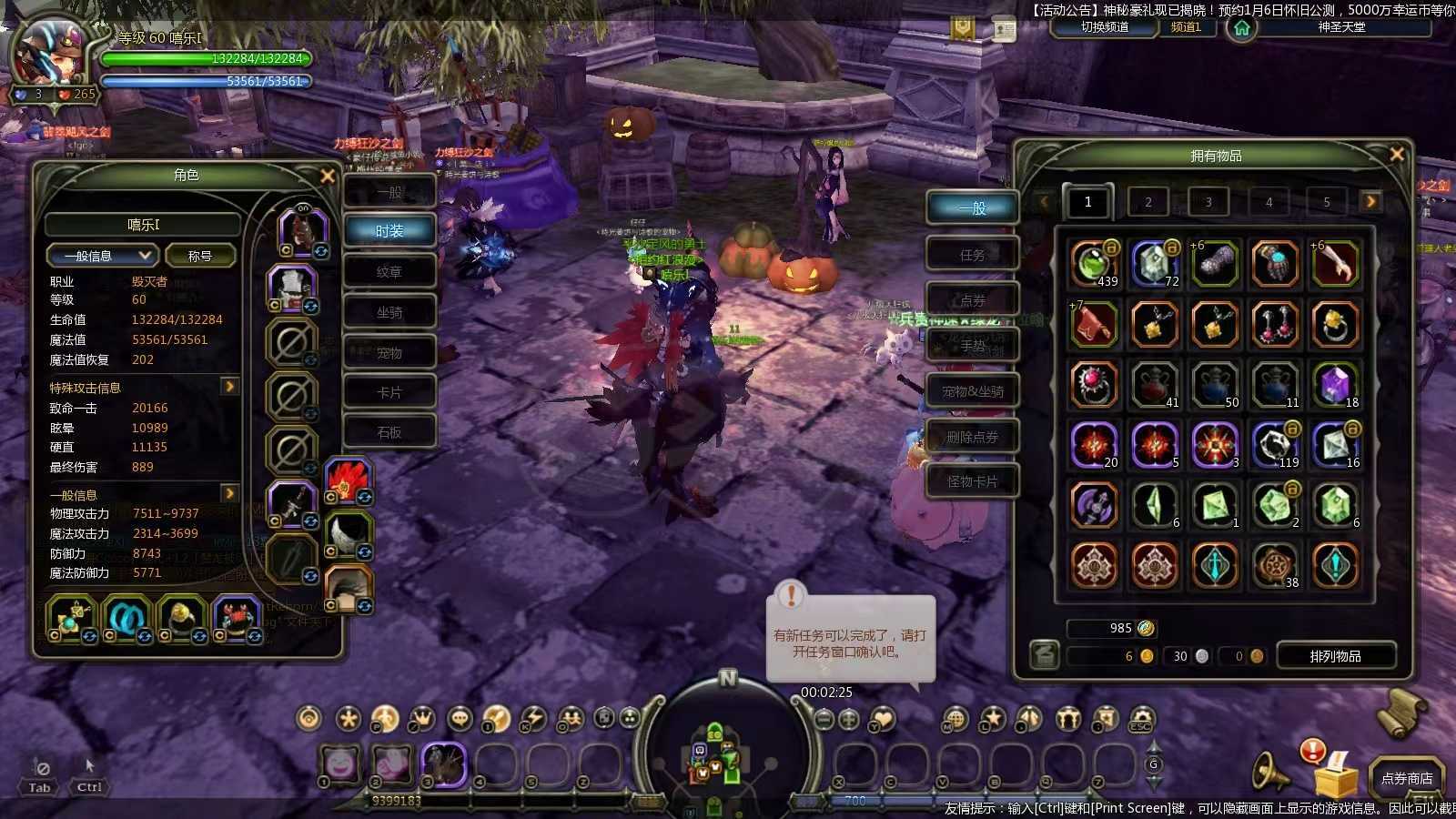This screenshot has width=1456, height=819.
Task: Select the purple crystal stack of 18
Action: [x=1335, y=383]
